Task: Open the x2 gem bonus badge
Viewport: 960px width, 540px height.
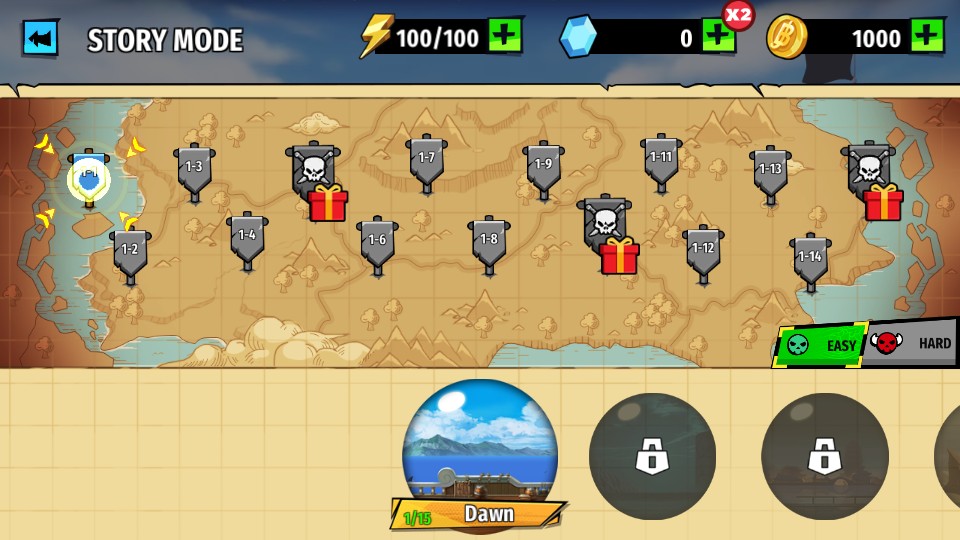Action: pyautogui.click(x=738, y=15)
